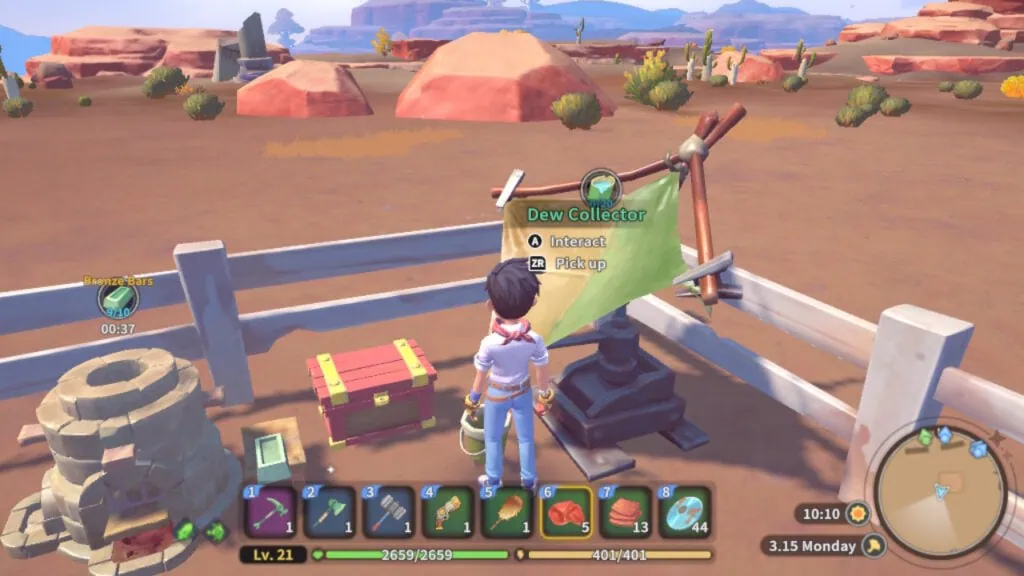The width and height of the screenshot is (1024, 576).
Task: Equip the green axe from the hotbar
Action: pyautogui.click(x=330, y=512)
